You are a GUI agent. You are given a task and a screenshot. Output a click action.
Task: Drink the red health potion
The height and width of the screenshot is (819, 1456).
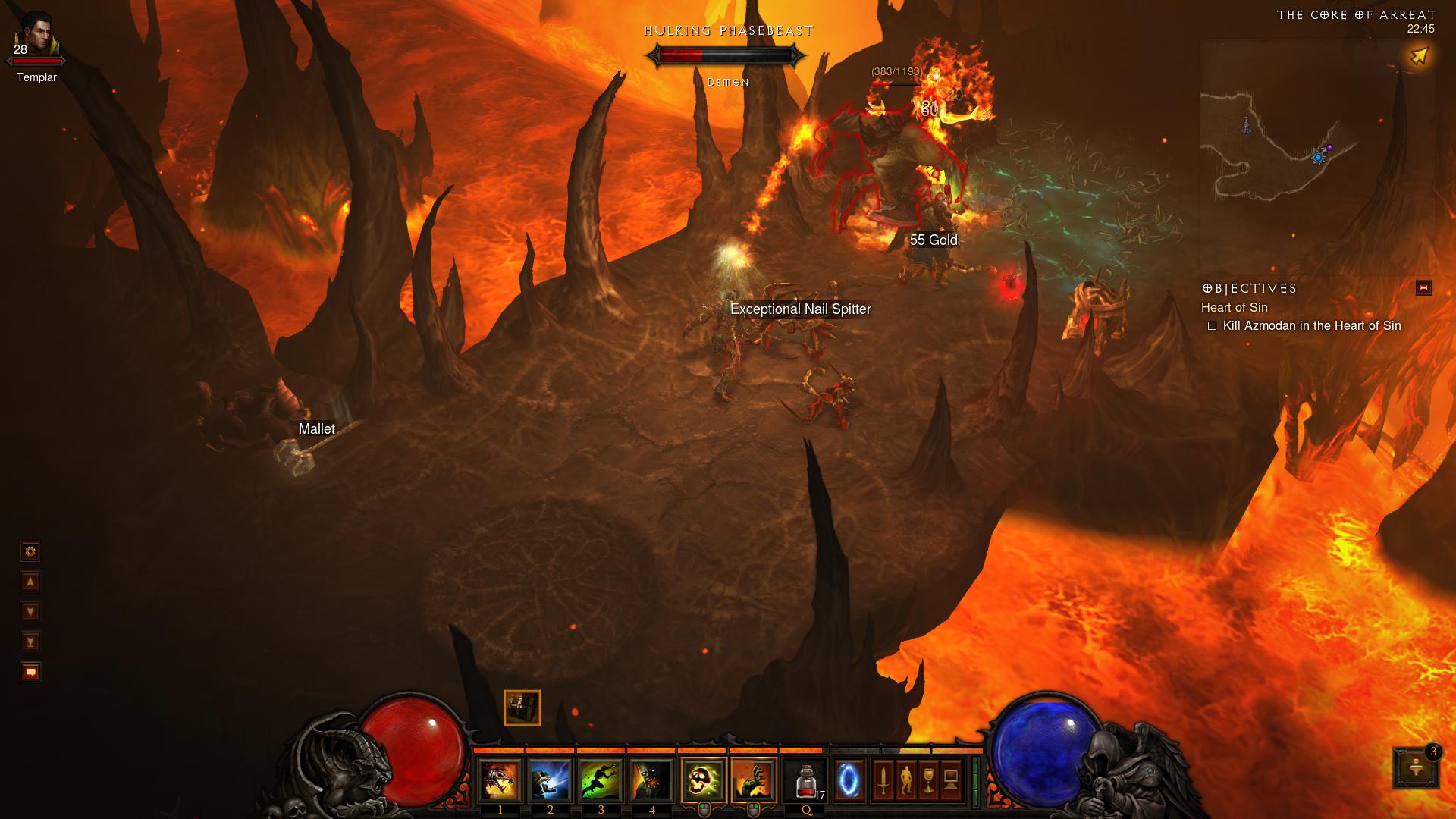coord(806,780)
